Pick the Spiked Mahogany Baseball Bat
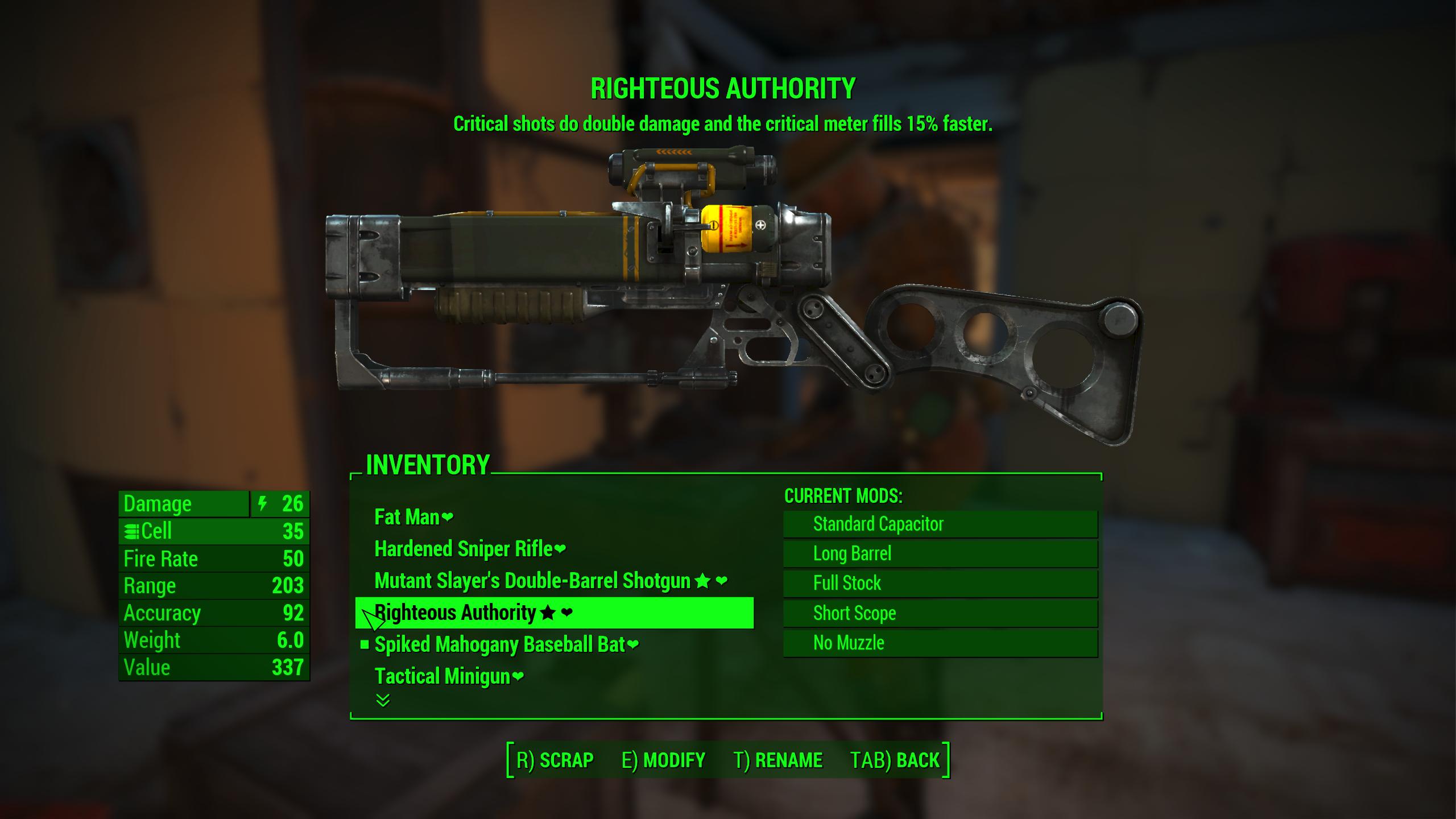The image size is (1456, 819). pyautogui.click(x=499, y=644)
